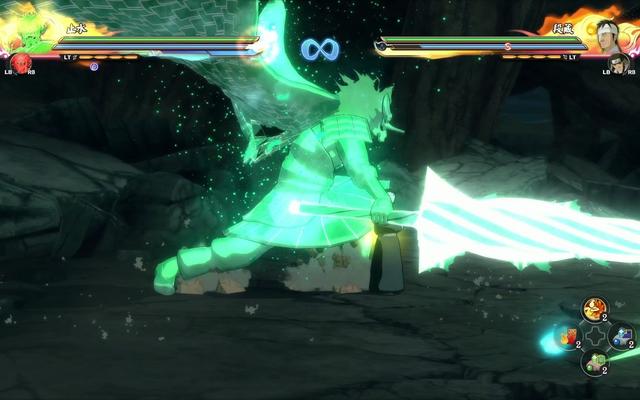Screen dimensions: 640x400
Task: Select the red support character icon
Action: 20,65
